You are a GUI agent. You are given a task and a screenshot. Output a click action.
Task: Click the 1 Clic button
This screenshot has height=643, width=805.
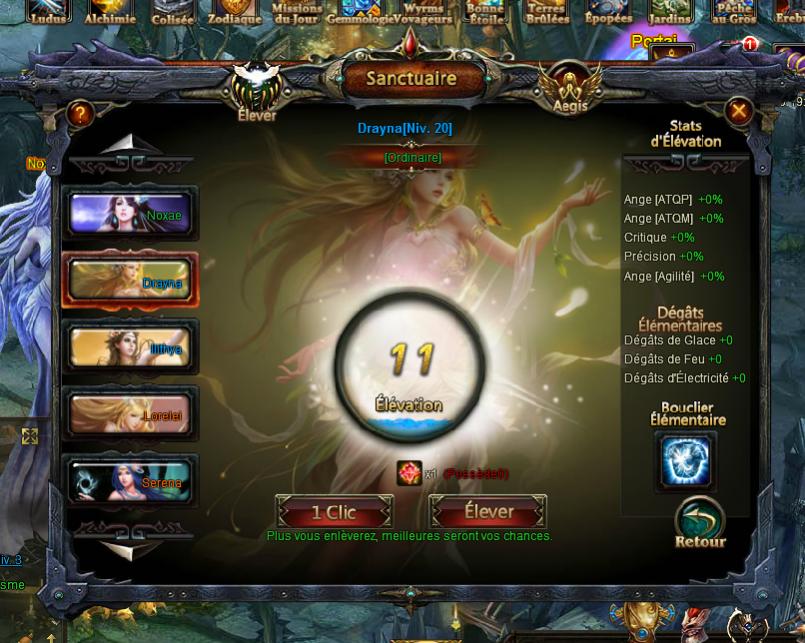tap(333, 512)
